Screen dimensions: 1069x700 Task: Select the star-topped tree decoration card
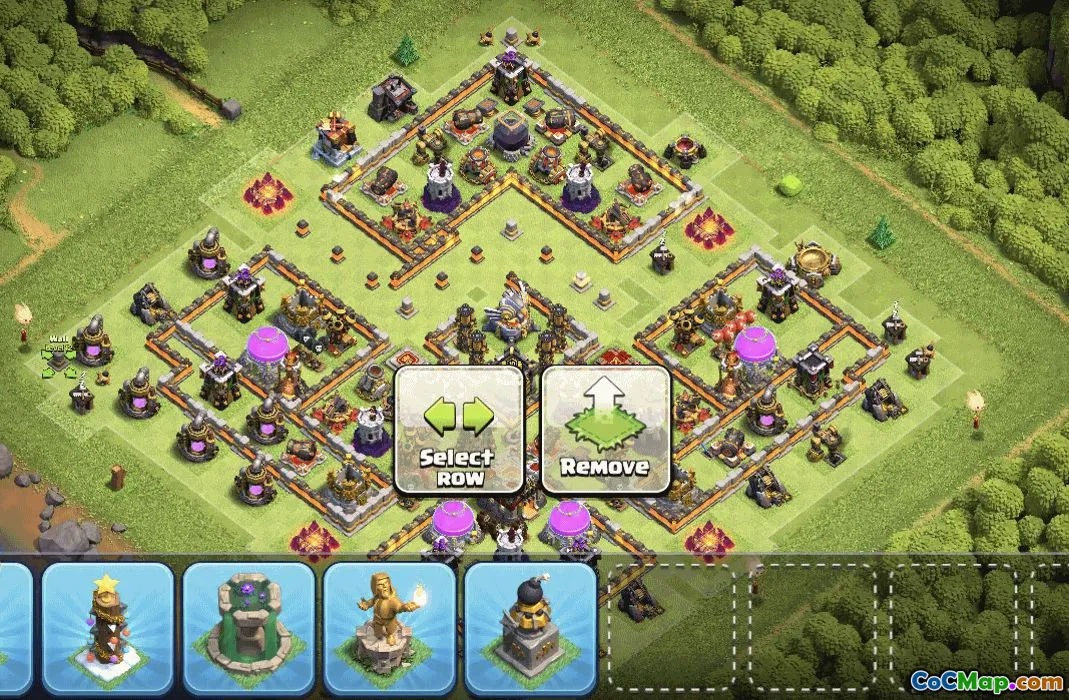coord(107,627)
